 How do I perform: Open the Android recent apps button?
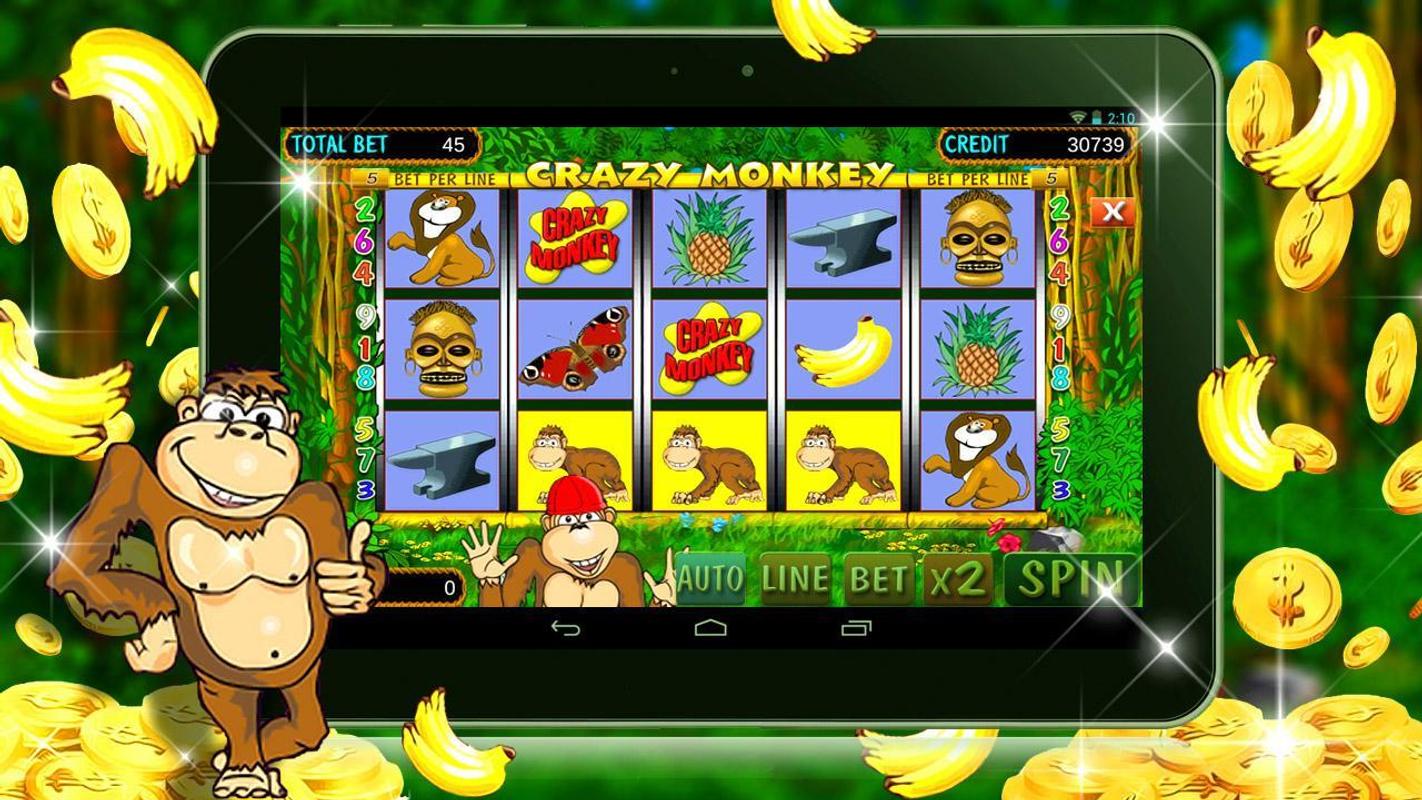click(x=856, y=628)
